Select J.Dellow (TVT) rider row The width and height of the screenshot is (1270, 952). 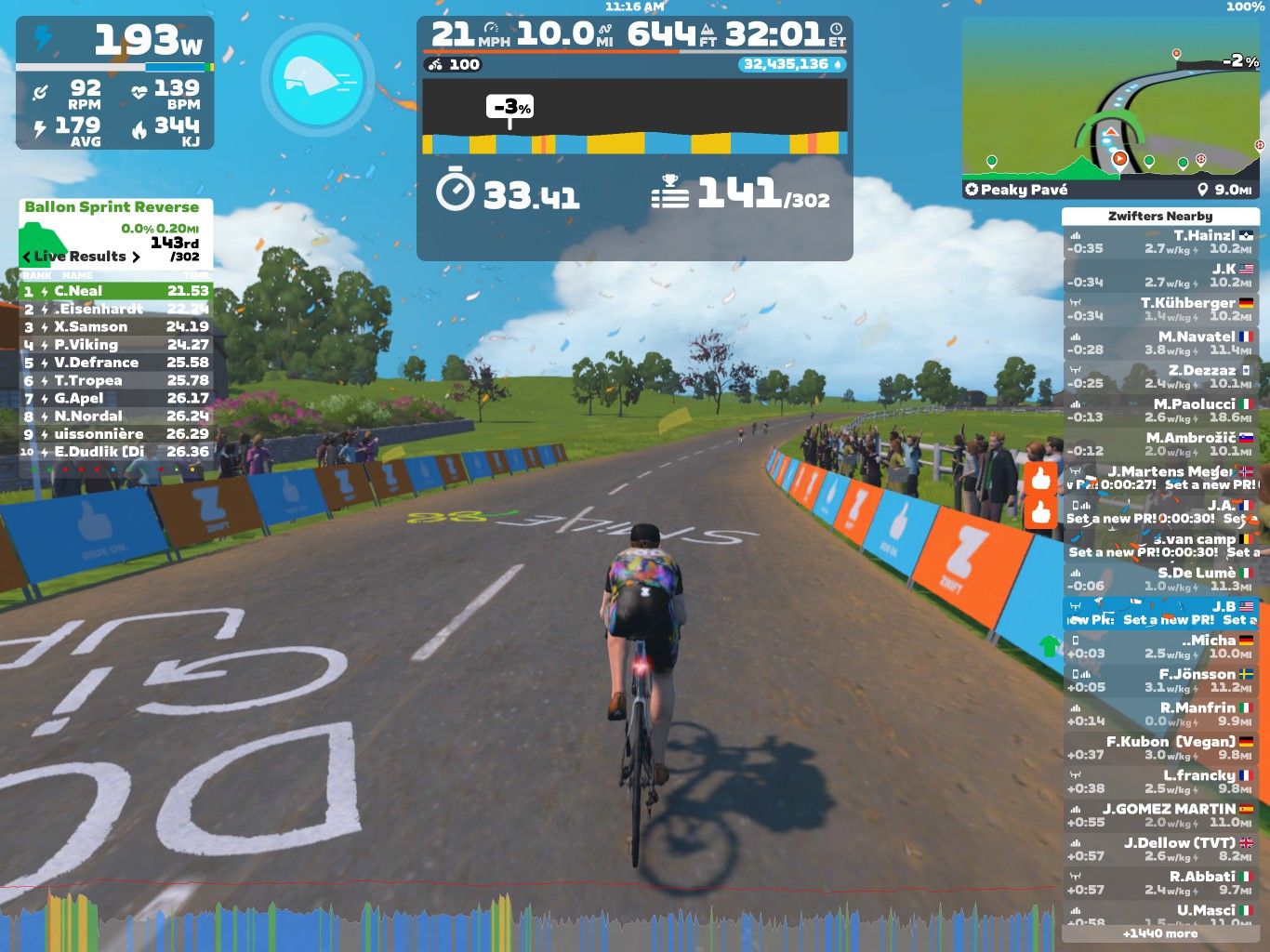(1160, 849)
